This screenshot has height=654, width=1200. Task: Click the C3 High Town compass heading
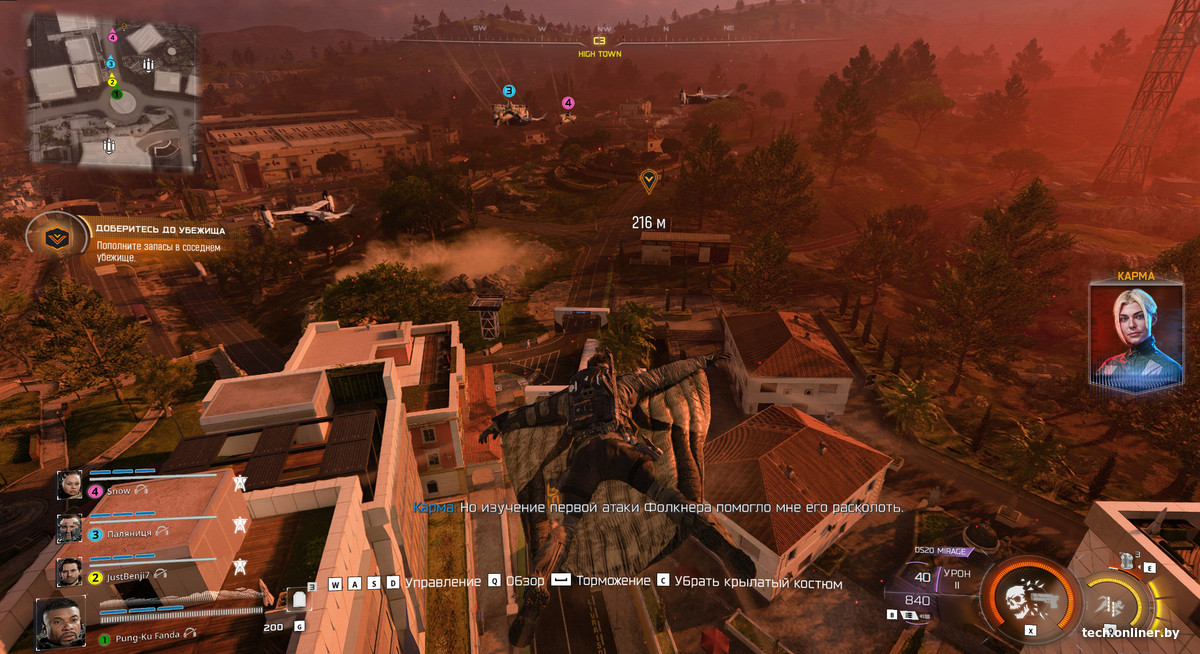tap(599, 47)
